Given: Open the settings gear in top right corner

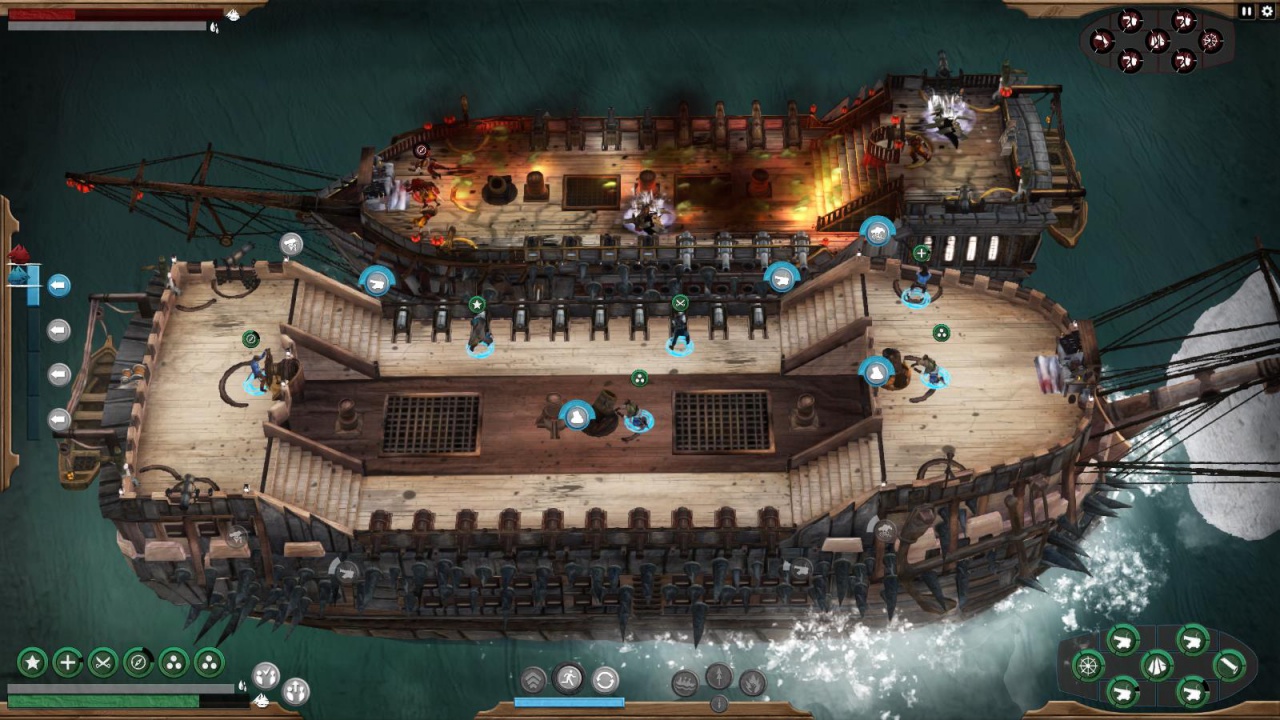Looking at the screenshot, I should 1268,12.
